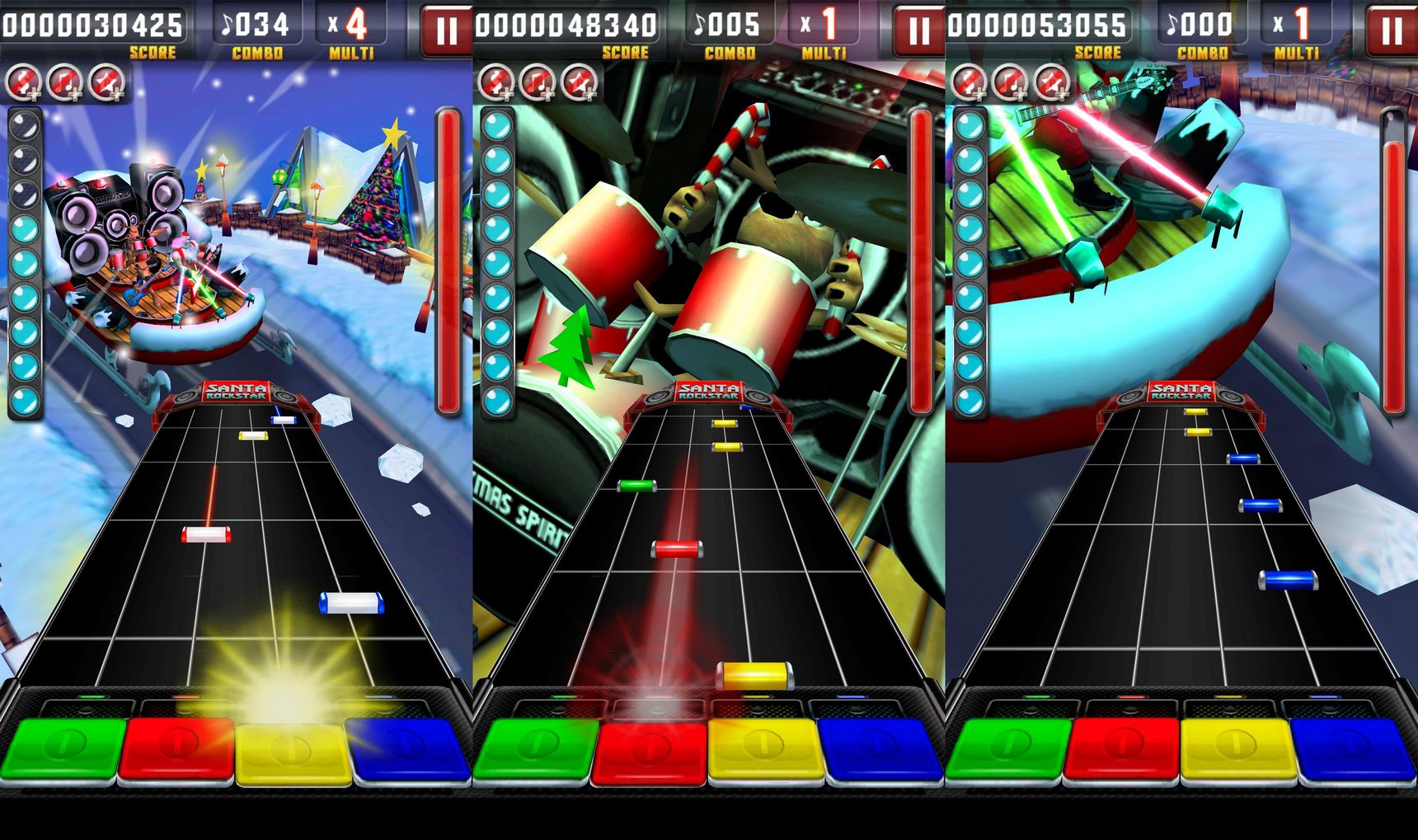Viewport: 1418px width, 840px height.
Task: Pause the game showing score 53055
Action: (x=1391, y=31)
